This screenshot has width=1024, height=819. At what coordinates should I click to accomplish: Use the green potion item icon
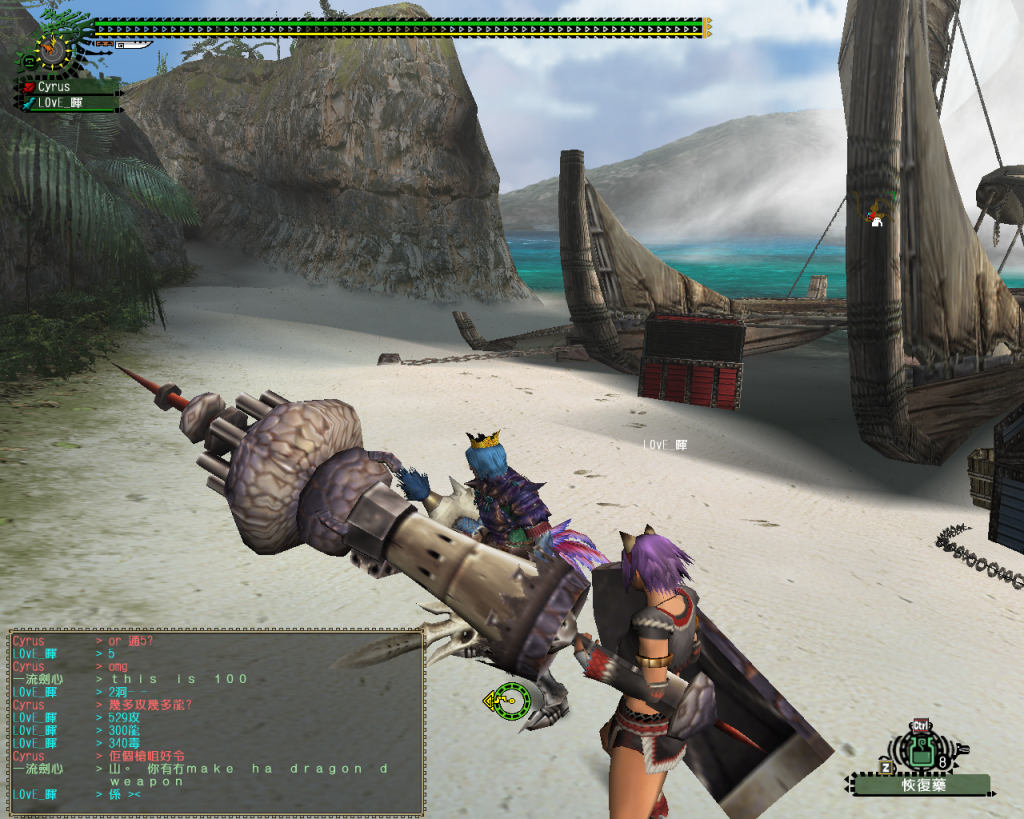(x=921, y=754)
